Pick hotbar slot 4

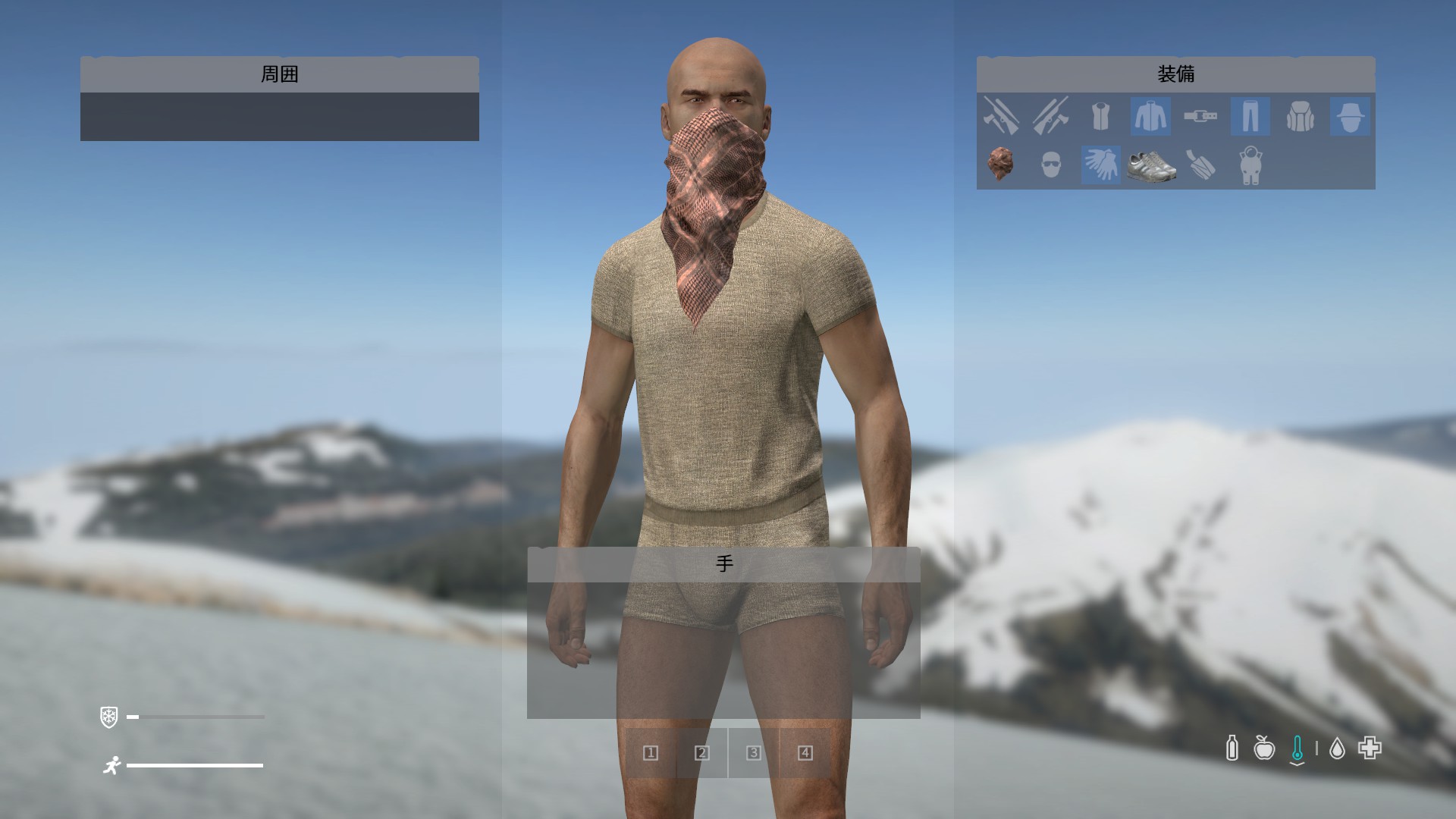coord(805,753)
